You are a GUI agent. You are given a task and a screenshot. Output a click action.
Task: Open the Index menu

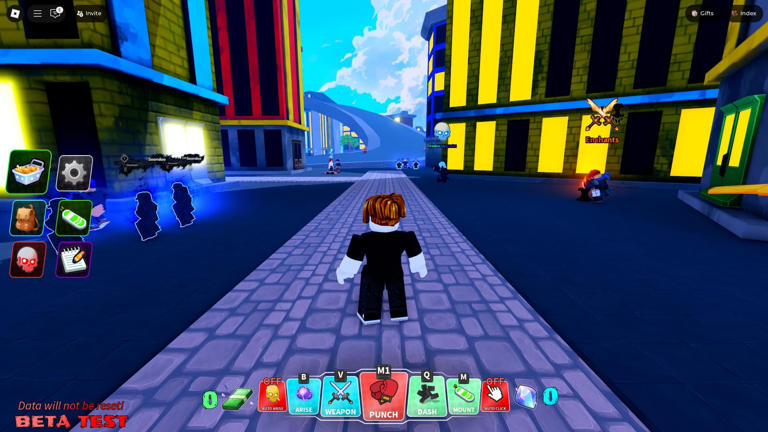click(x=743, y=13)
